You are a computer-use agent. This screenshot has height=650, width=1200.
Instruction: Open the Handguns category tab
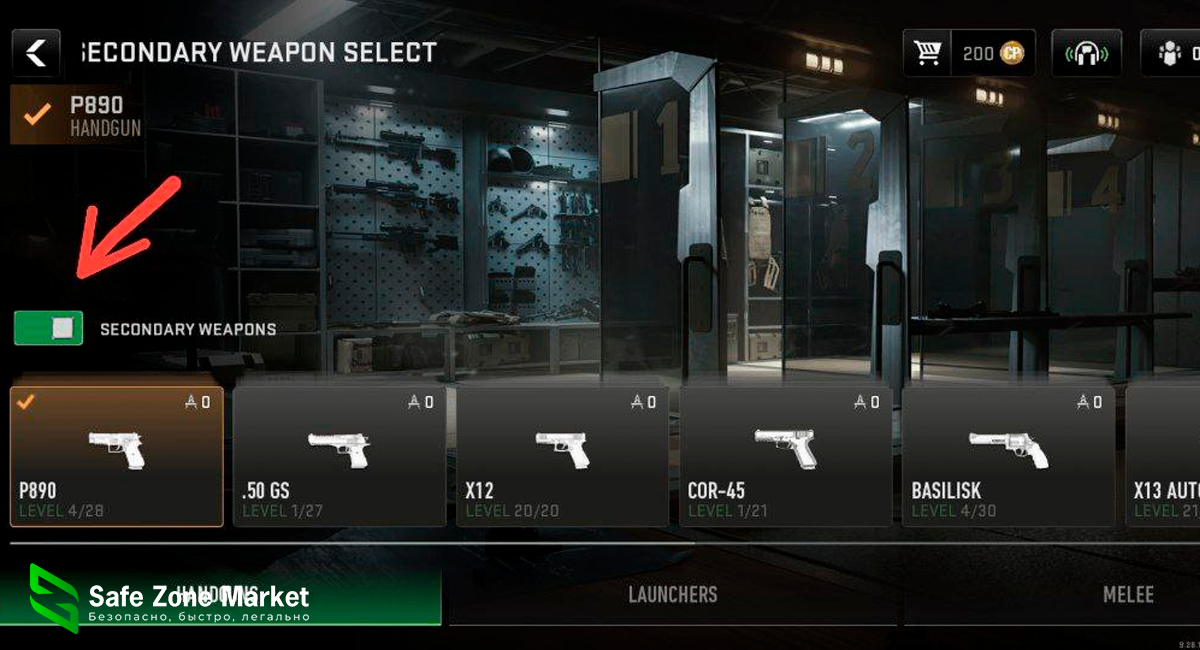[x=220, y=595]
